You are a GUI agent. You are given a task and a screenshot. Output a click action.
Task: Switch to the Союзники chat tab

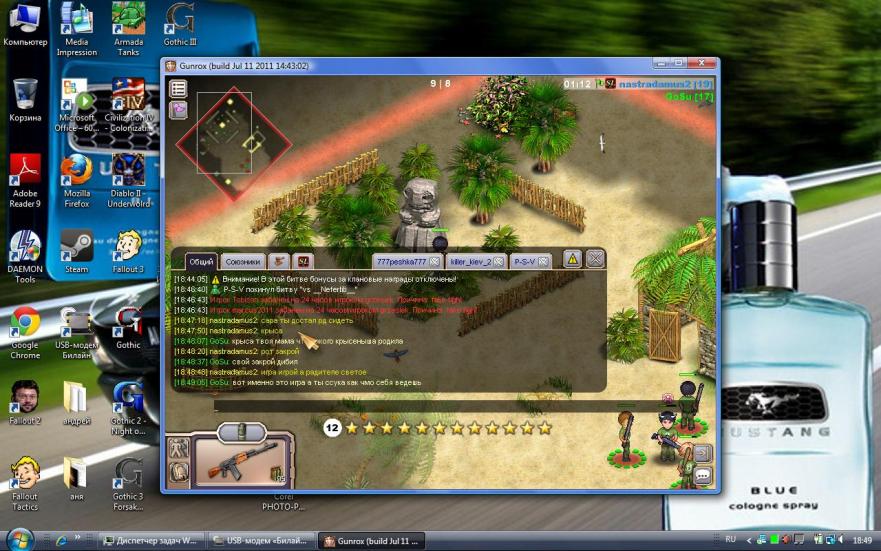coord(242,261)
